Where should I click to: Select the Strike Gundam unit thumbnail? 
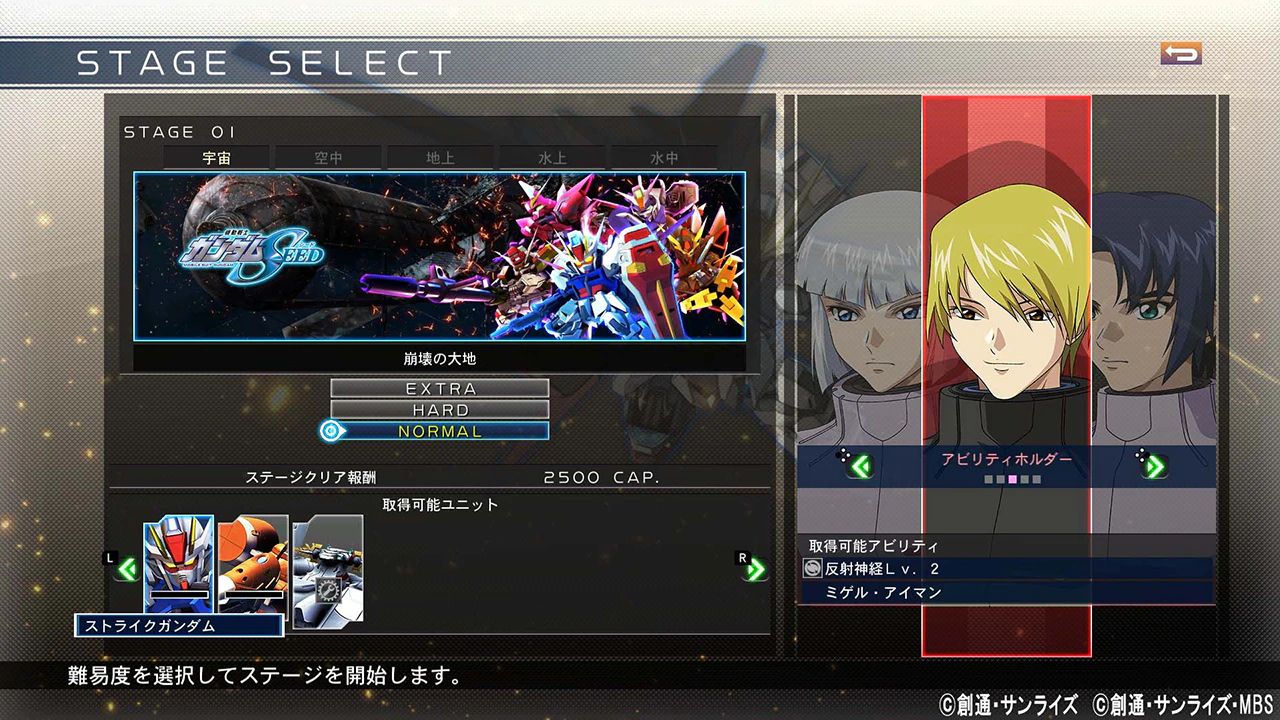pyautogui.click(x=178, y=560)
